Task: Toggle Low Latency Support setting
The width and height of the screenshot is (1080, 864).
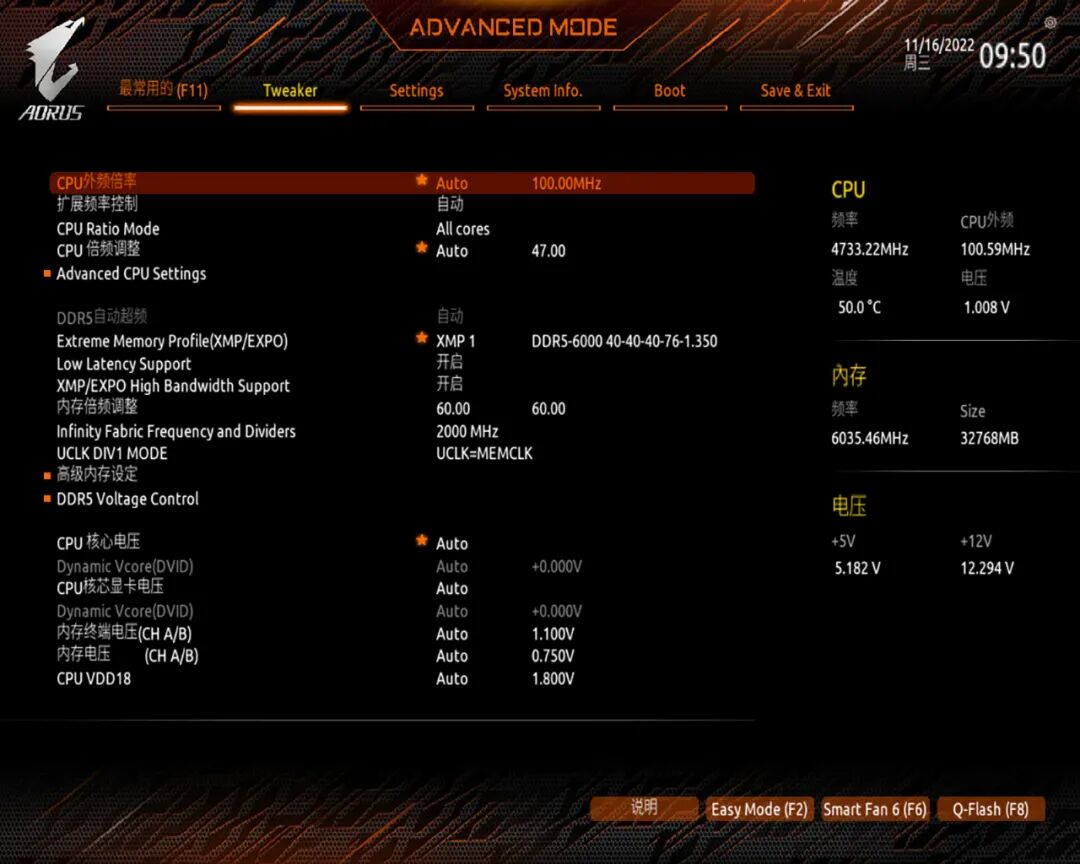Action: pos(124,364)
